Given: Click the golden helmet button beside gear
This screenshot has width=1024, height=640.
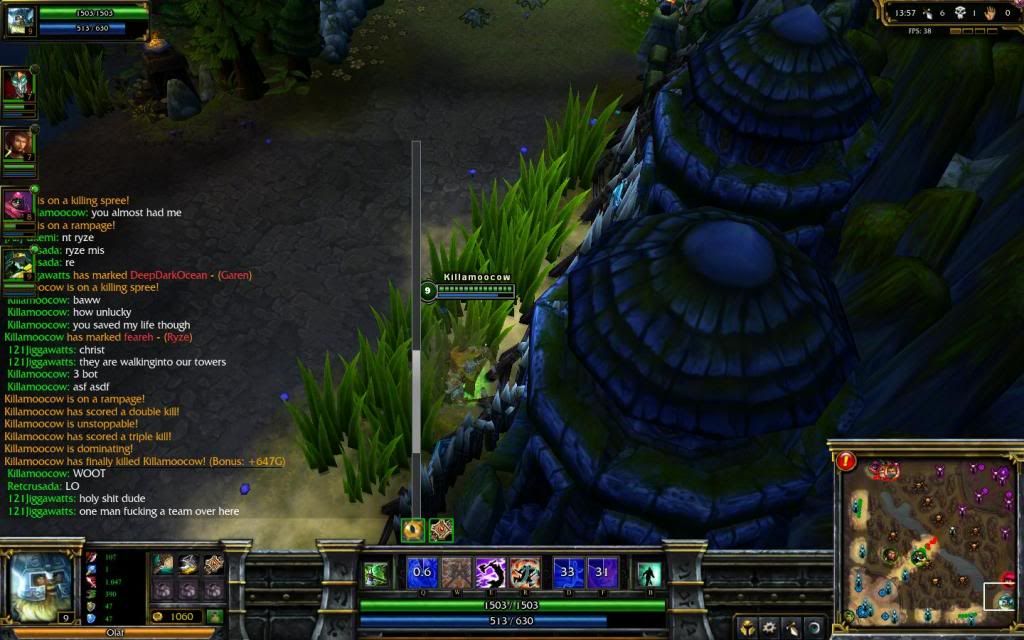Looking at the screenshot, I should coord(748,629).
